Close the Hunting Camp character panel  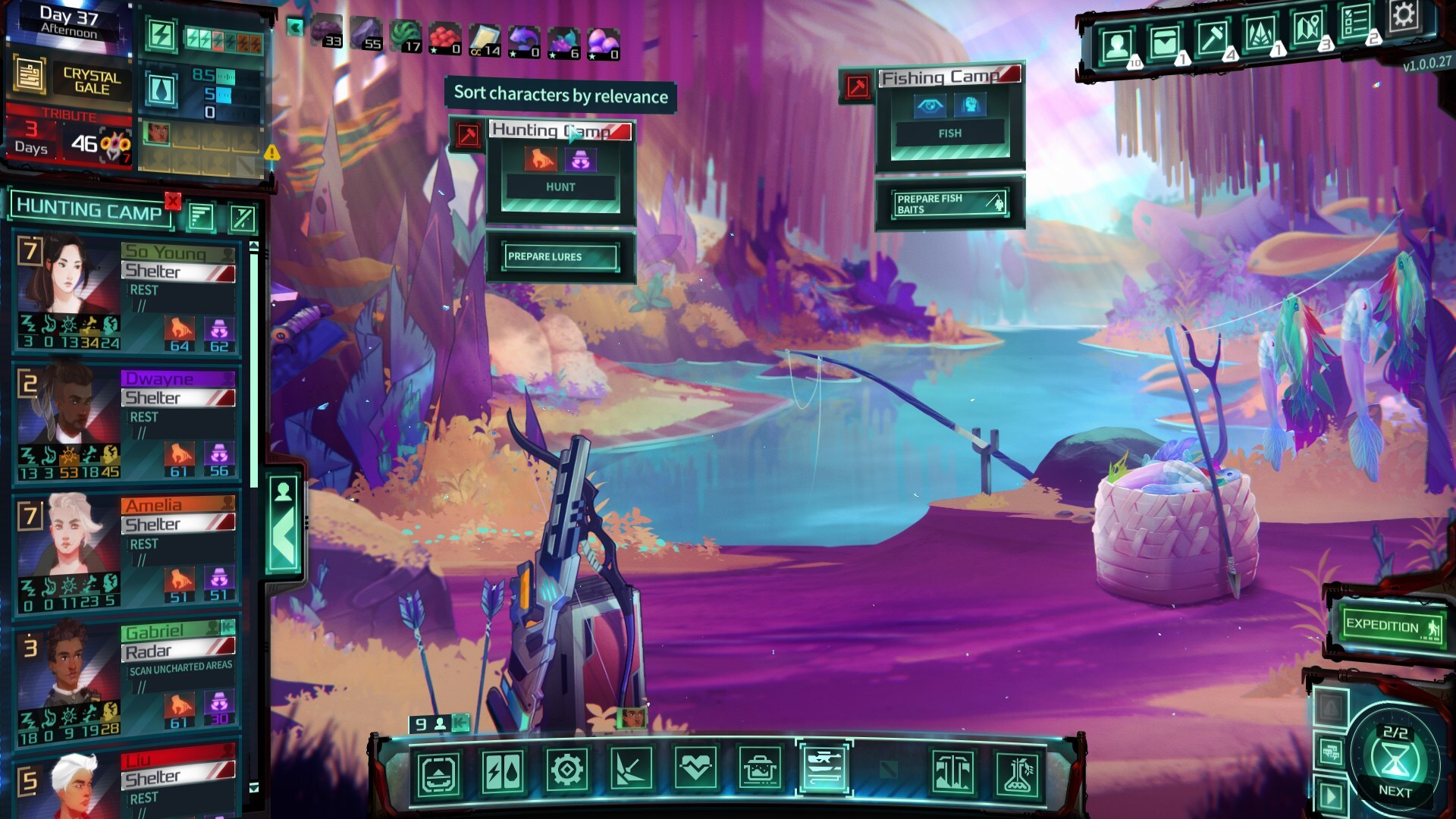[173, 201]
